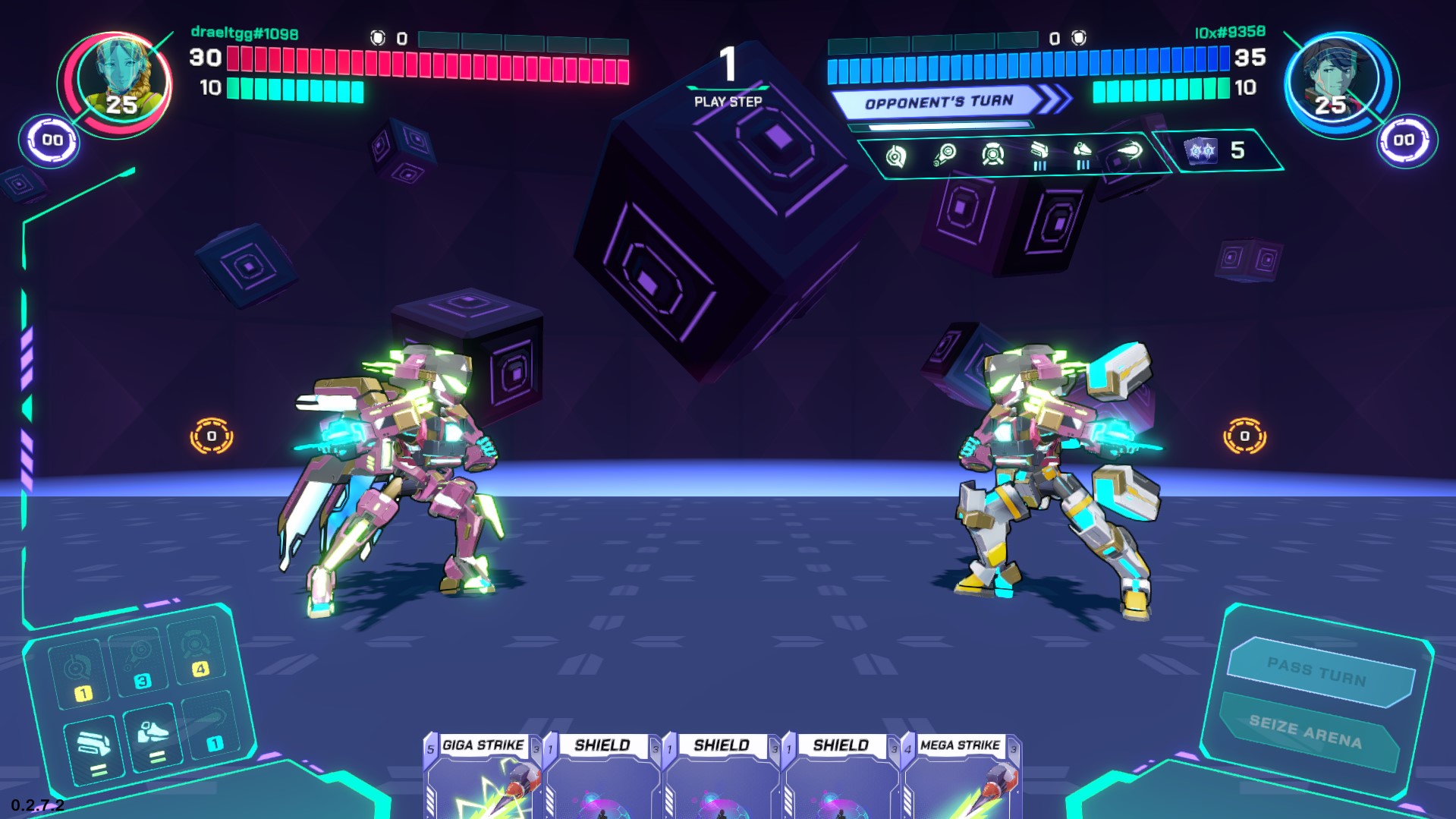Select the boot leg part slot in player panel

pos(153,739)
